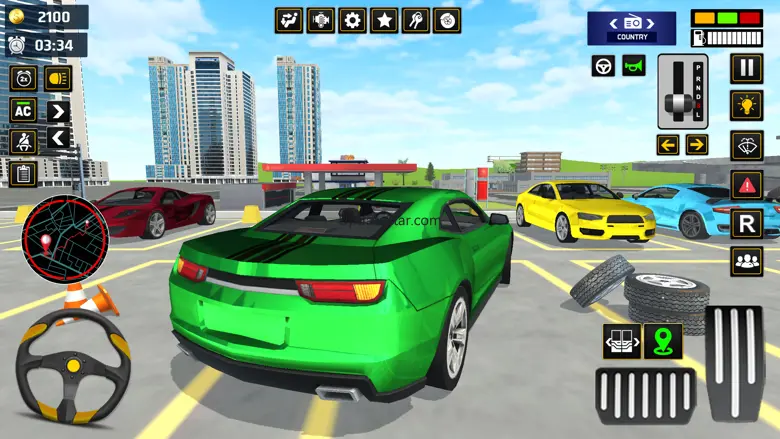The height and width of the screenshot is (439, 780).
Task: Open the clipboard task list
Action: [23, 173]
